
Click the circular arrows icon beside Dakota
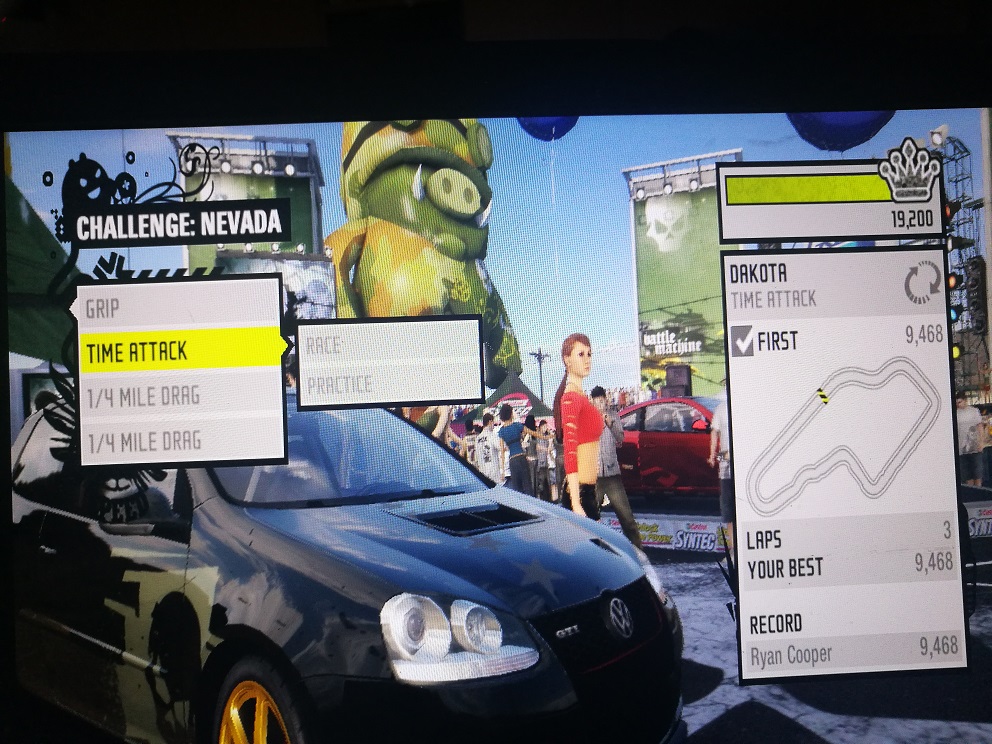pyautogui.click(x=923, y=283)
